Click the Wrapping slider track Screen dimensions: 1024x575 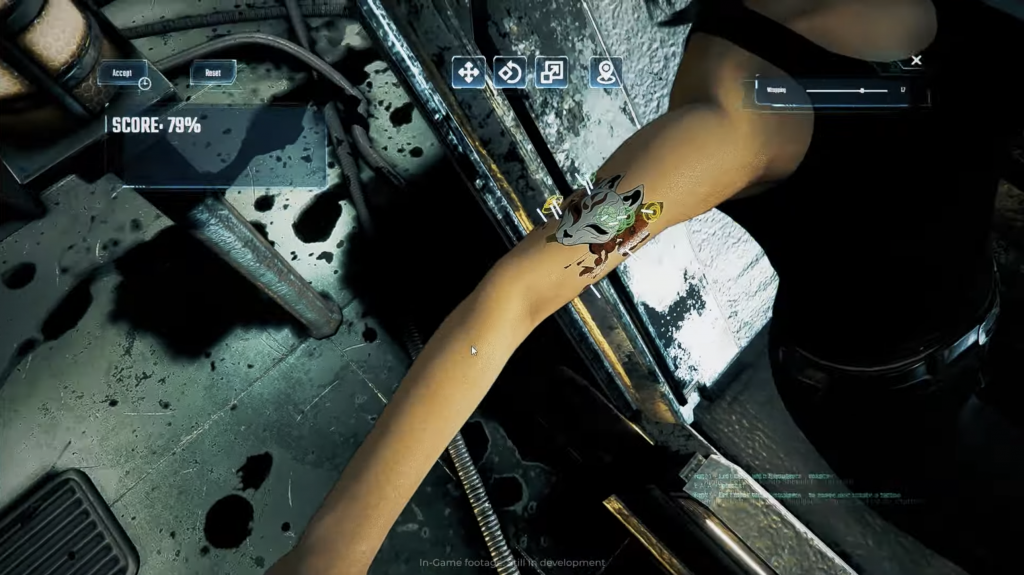coord(846,91)
